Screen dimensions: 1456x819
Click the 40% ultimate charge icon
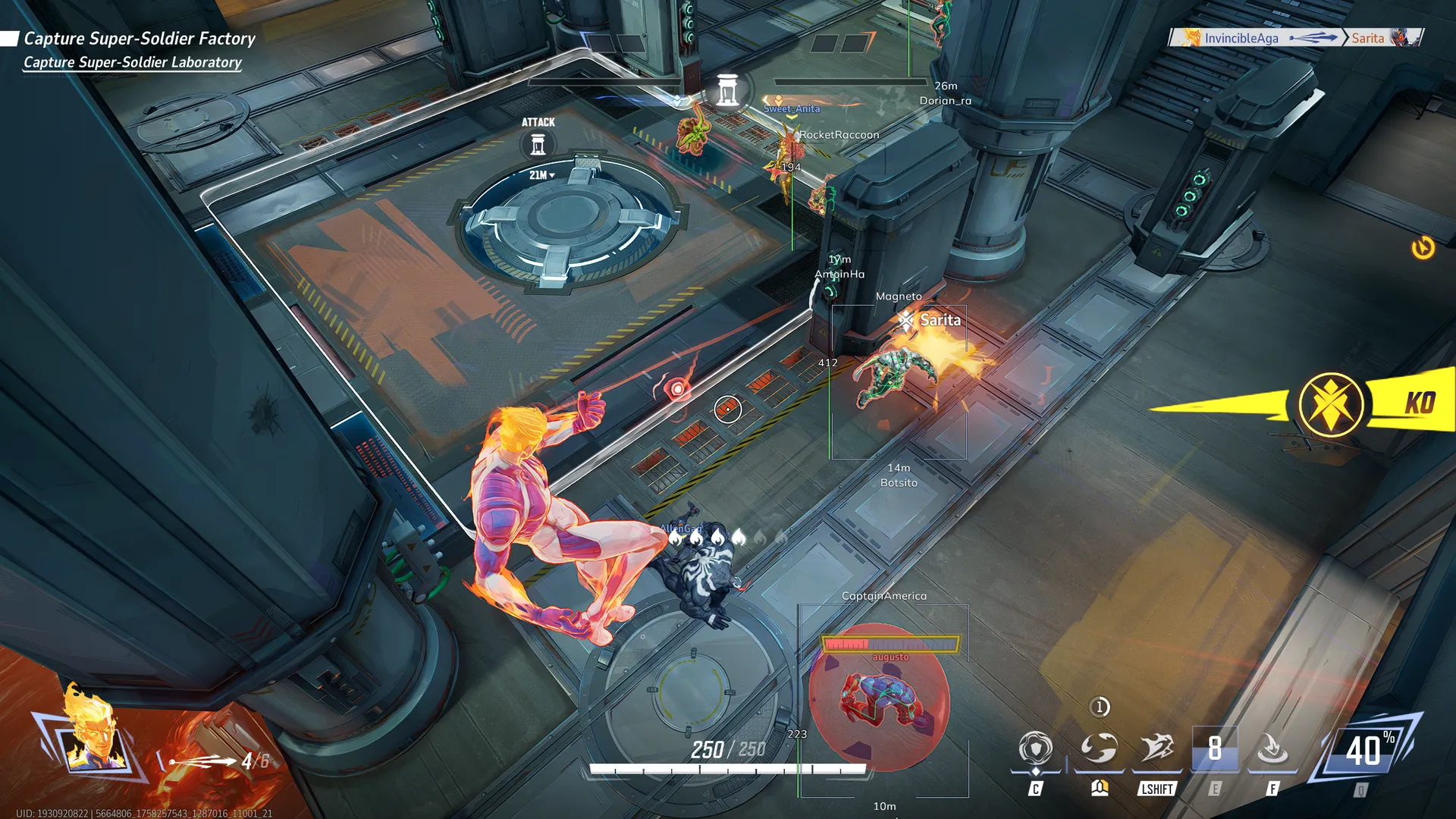(x=1367, y=750)
